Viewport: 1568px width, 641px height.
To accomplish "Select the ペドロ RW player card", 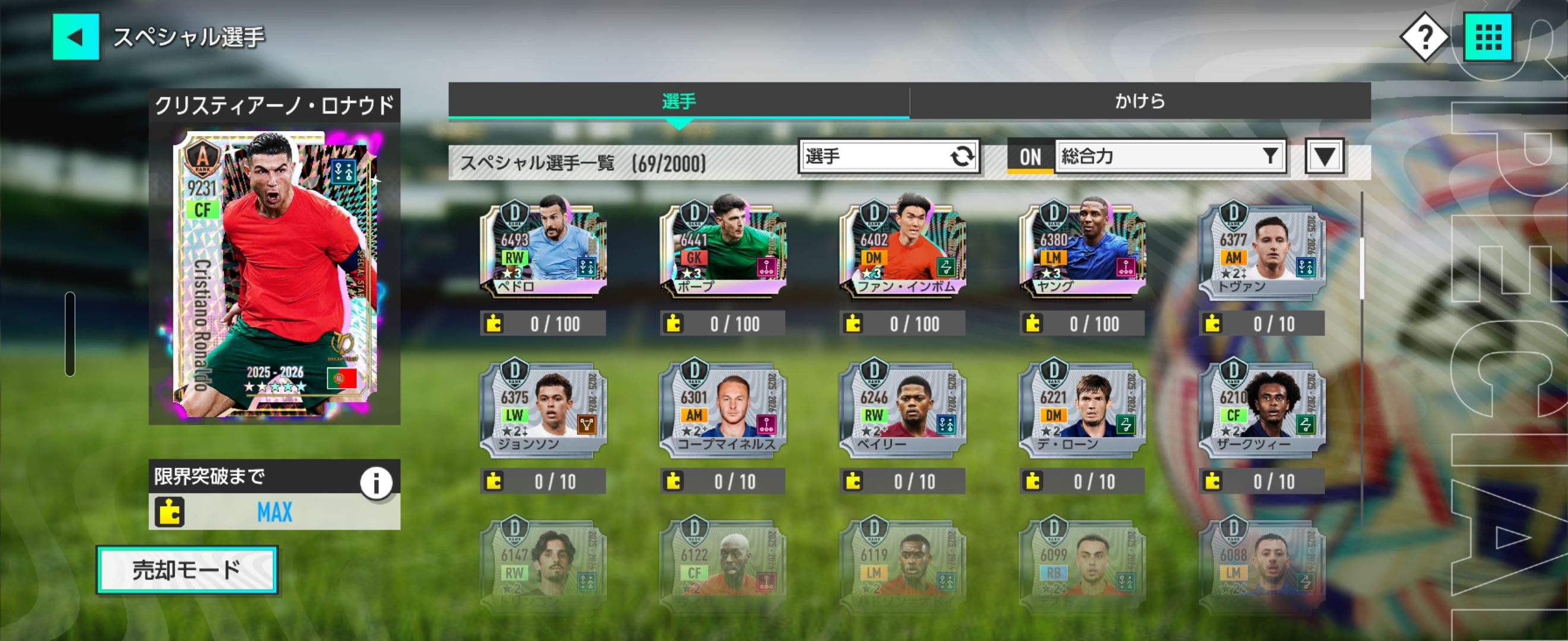I will 542,249.
